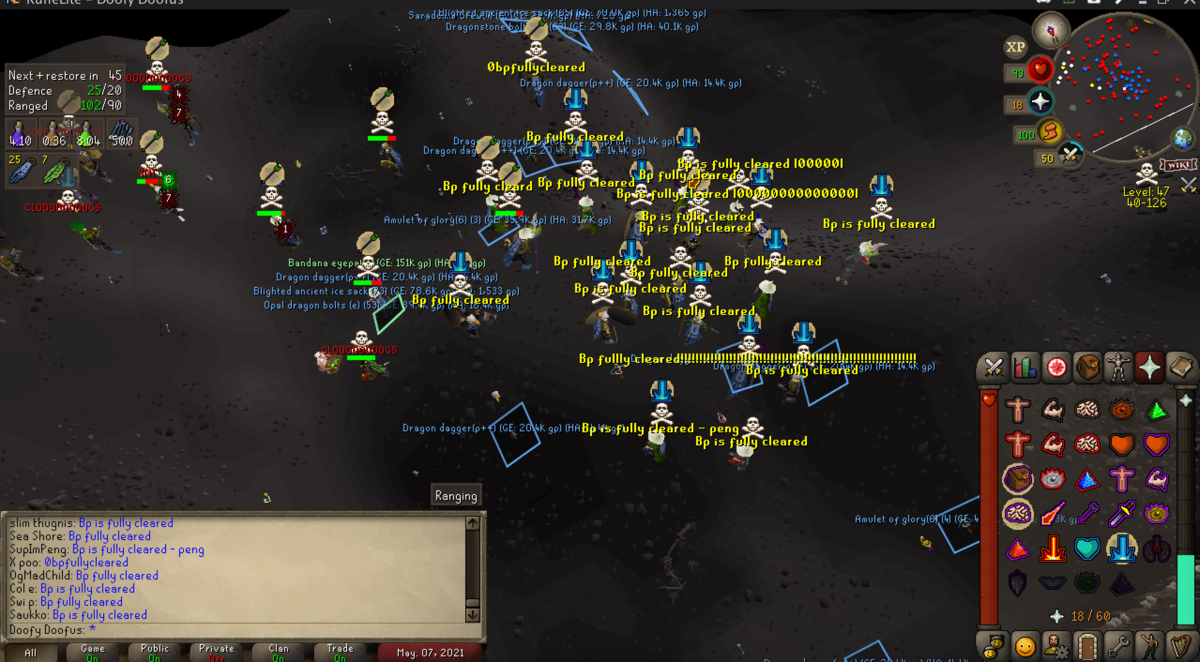Activate the special attack orb
This screenshot has width=1200, height=662.
[1072, 155]
